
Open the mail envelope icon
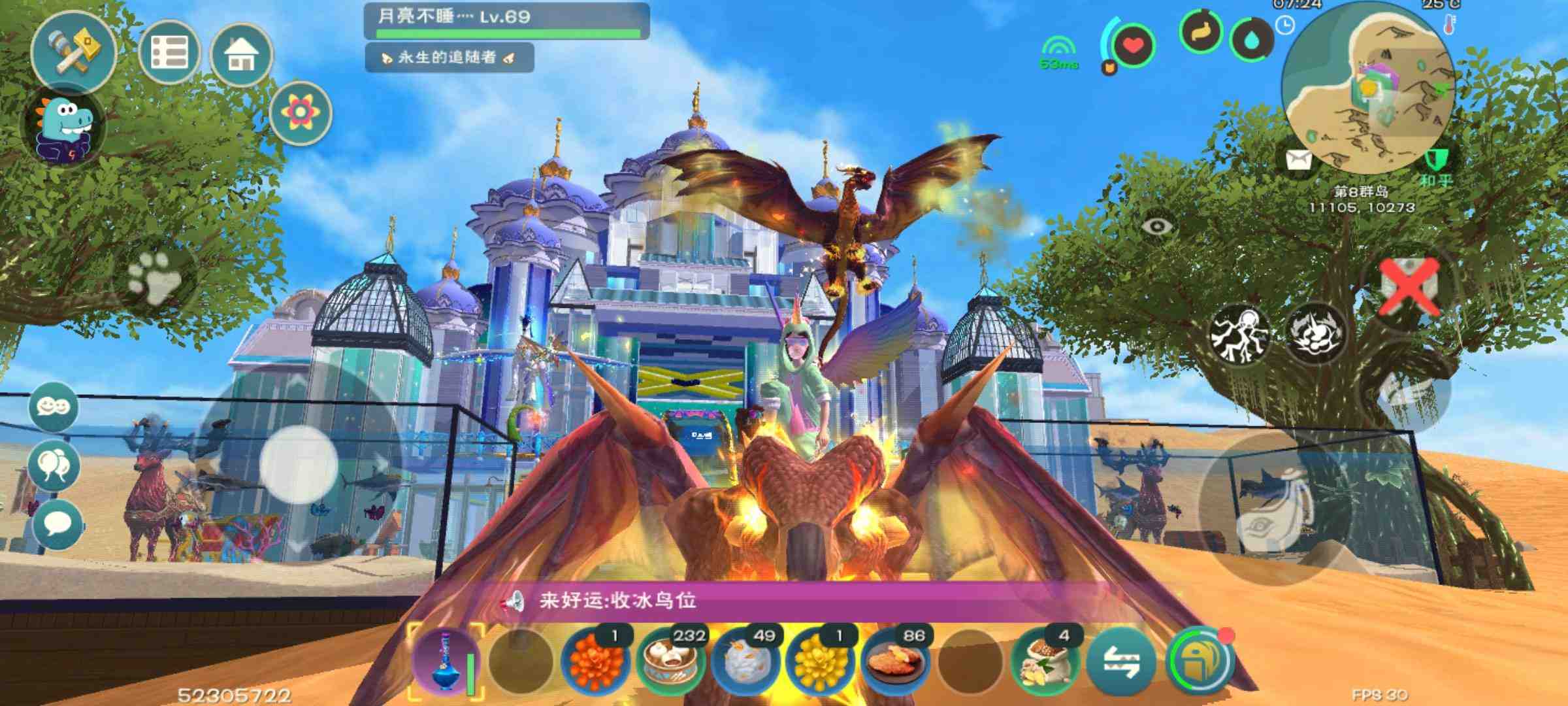pos(1298,160)
